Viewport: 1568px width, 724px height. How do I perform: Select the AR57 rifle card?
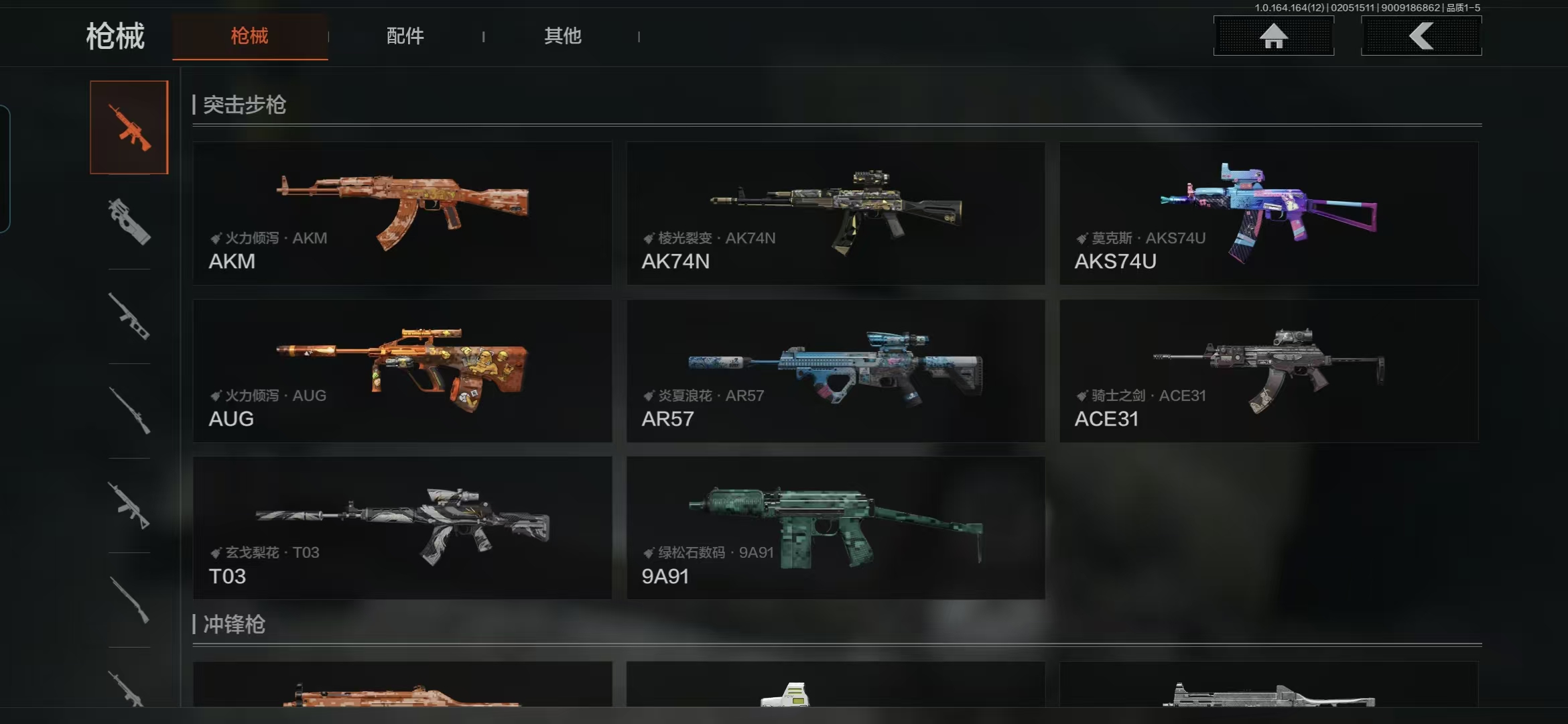point(836,371)
